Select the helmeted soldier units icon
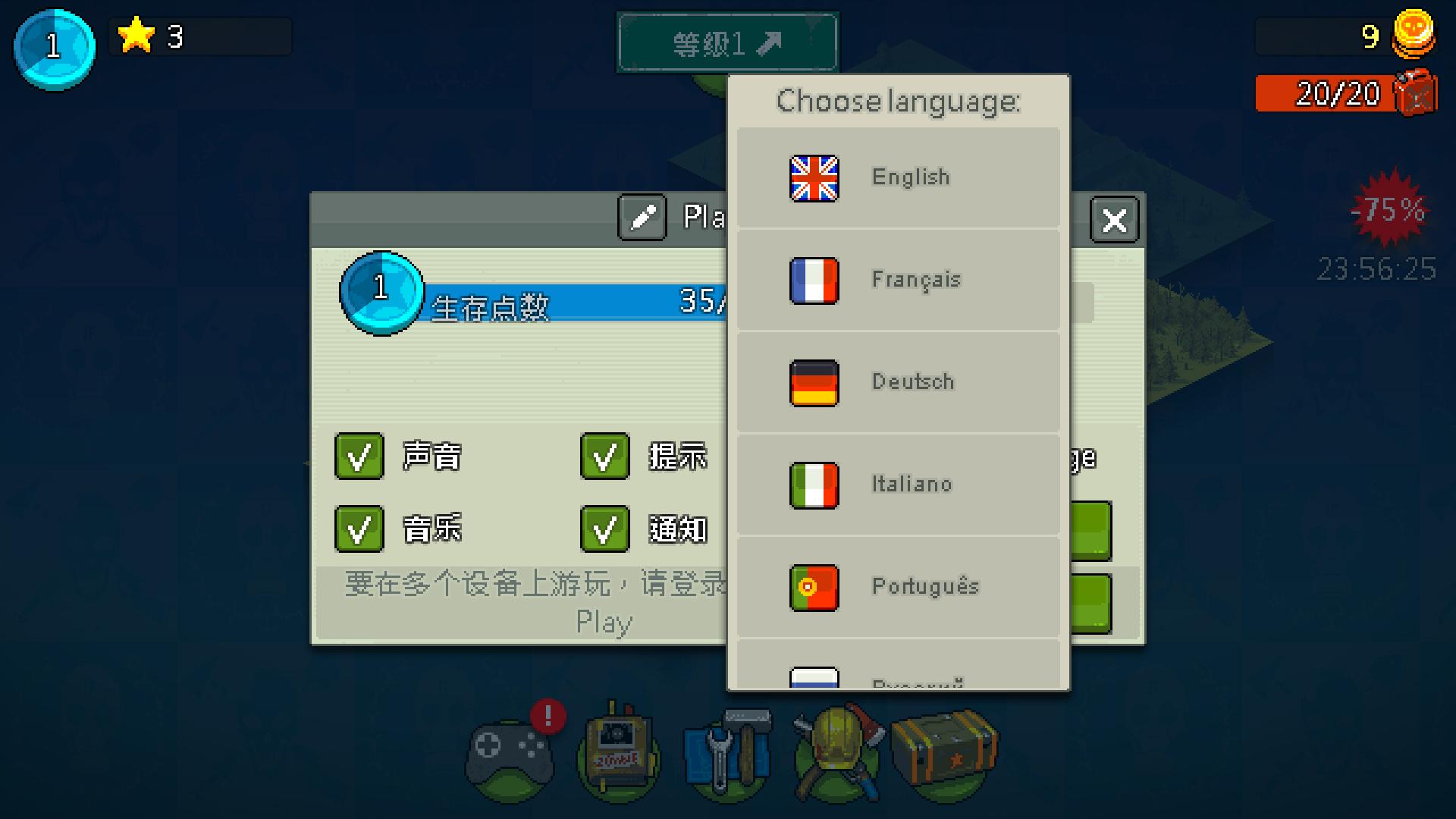The height and width of the screenshot is (819, 1456). click(x=834, y=751)
